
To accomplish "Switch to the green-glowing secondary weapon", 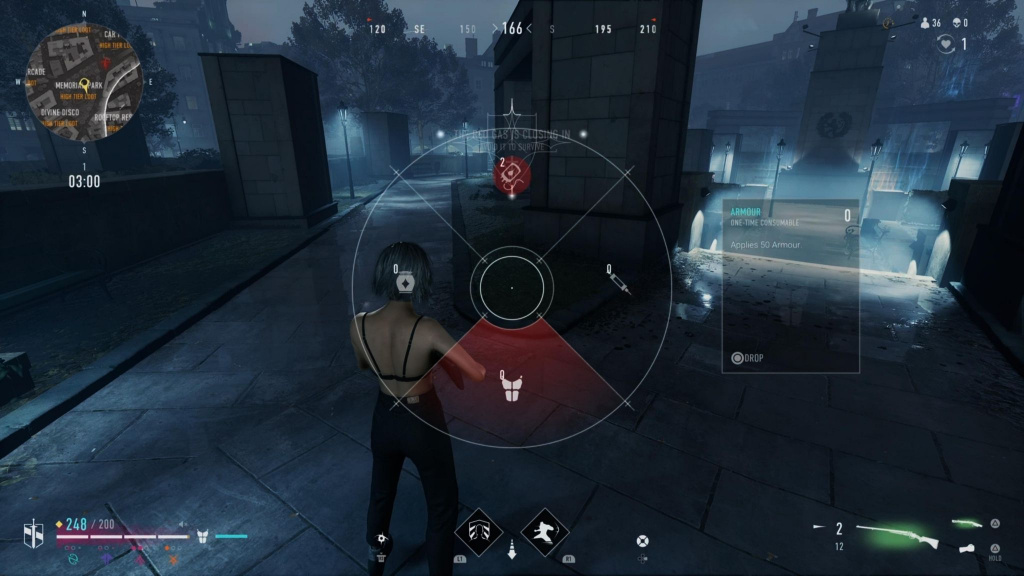I will tap(967, 523).
